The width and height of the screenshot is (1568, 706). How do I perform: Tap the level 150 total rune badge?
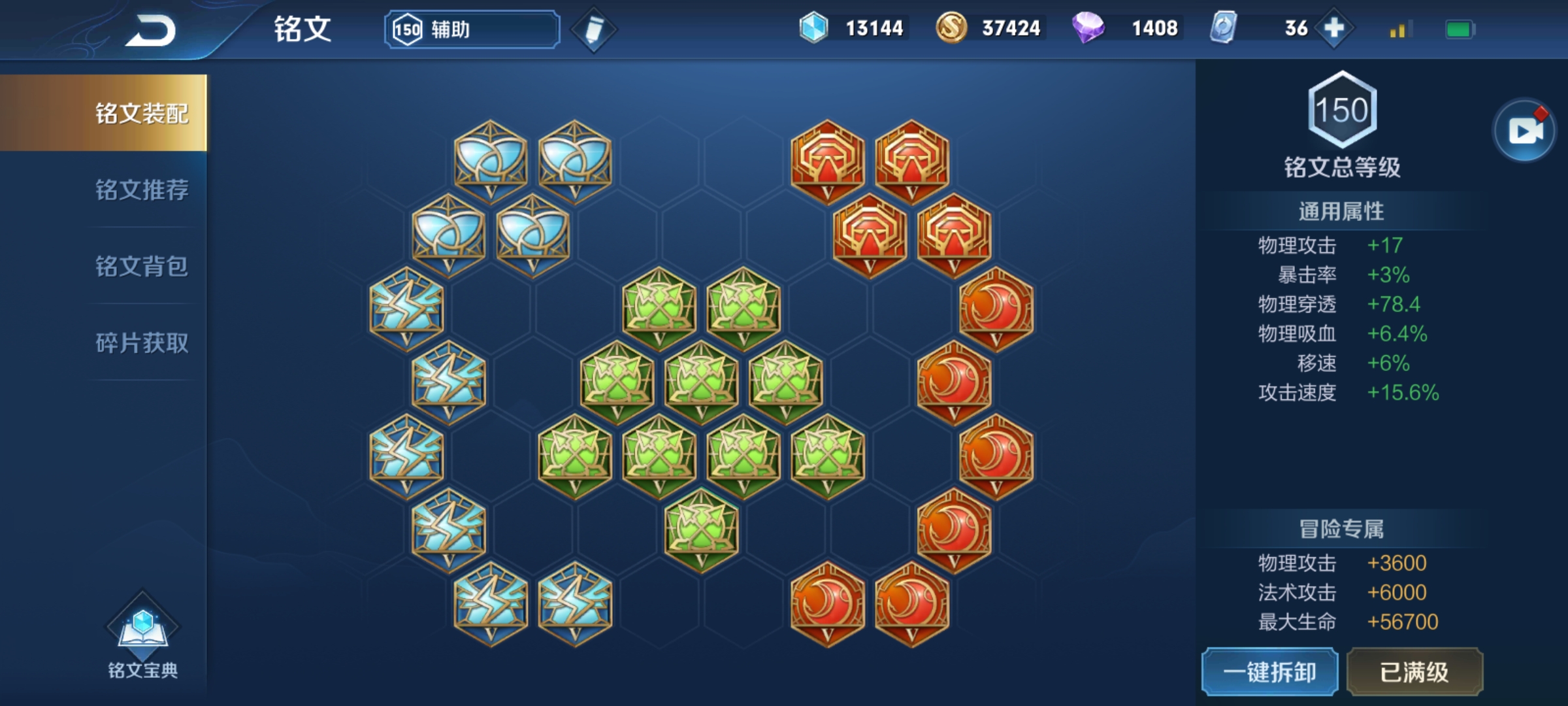click(x=1342, y=110)
